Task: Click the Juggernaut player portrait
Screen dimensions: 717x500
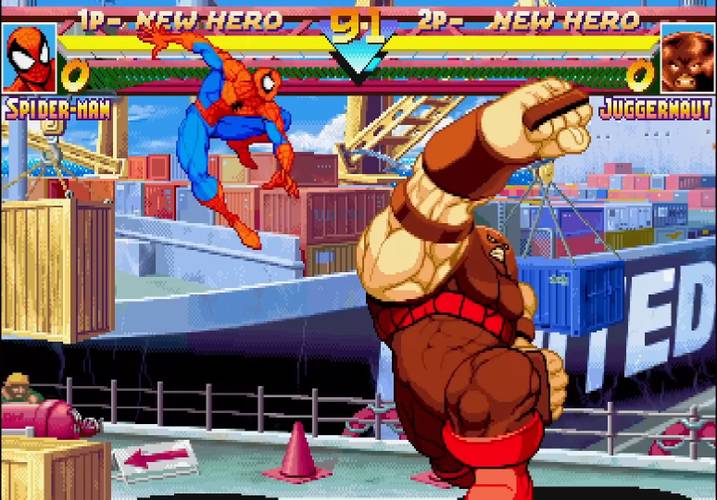Action: pyautogui.click(x=687, y=59)
